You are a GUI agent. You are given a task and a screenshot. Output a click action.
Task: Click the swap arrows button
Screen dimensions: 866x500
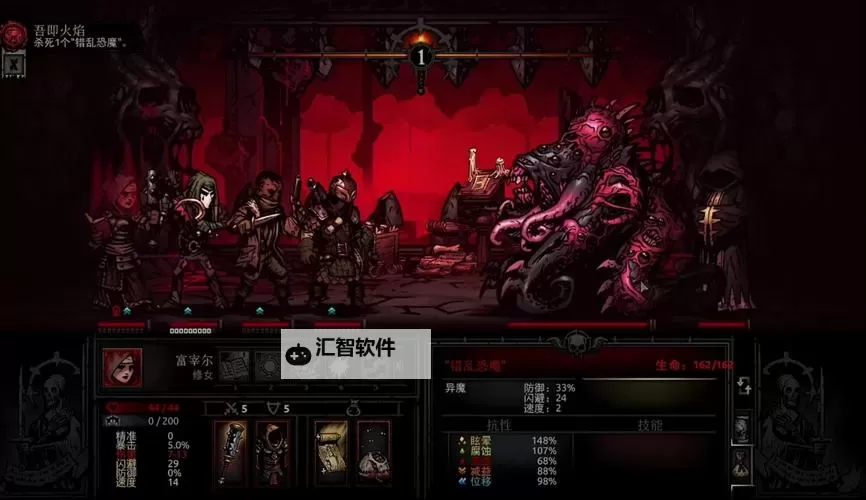[743, 387]
